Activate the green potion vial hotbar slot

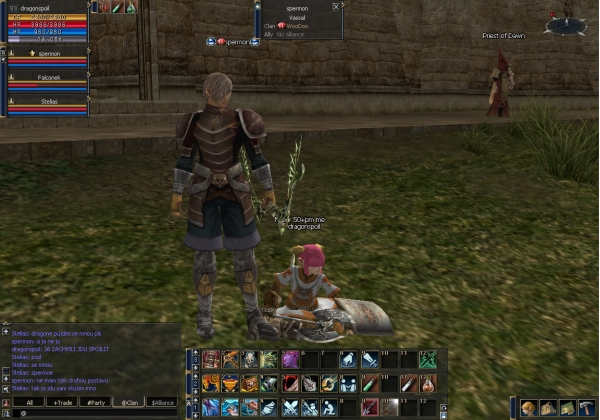pyautogui.click(x=369, y=383)
